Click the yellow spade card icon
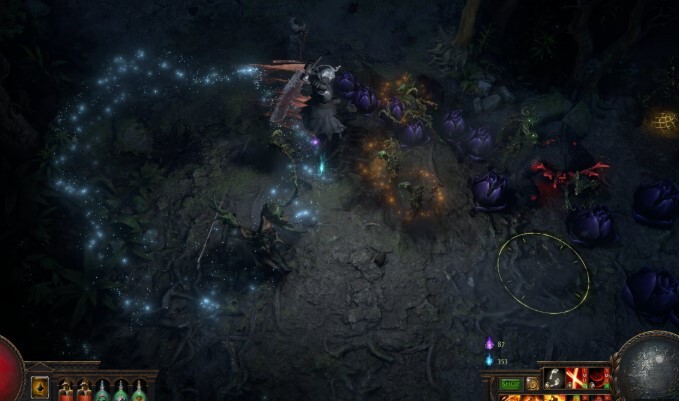 click(41, 387)
